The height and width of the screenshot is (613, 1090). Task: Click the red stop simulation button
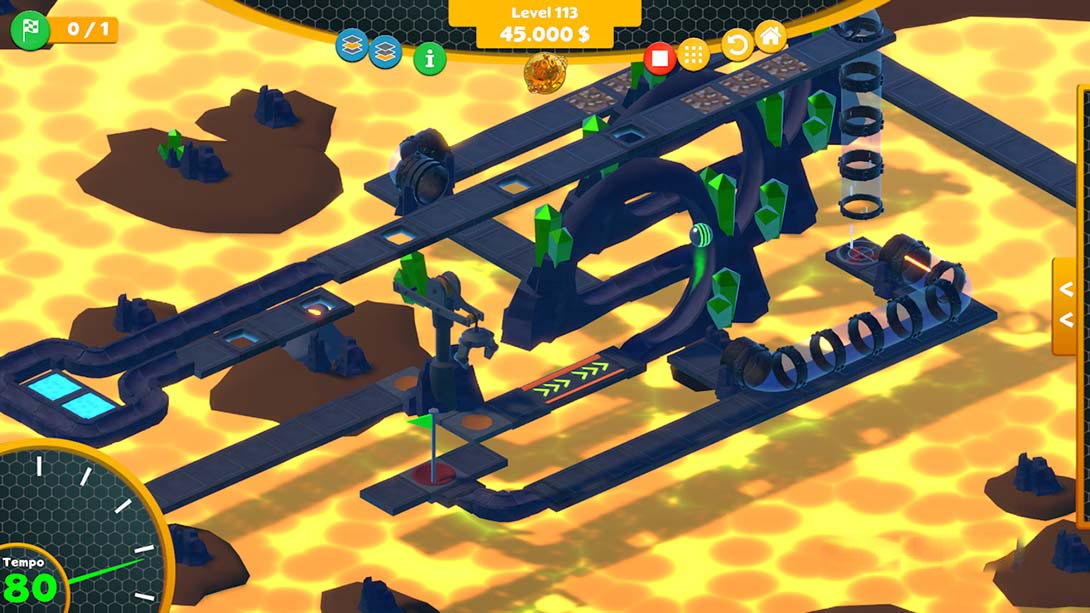(x=659, y=57)
